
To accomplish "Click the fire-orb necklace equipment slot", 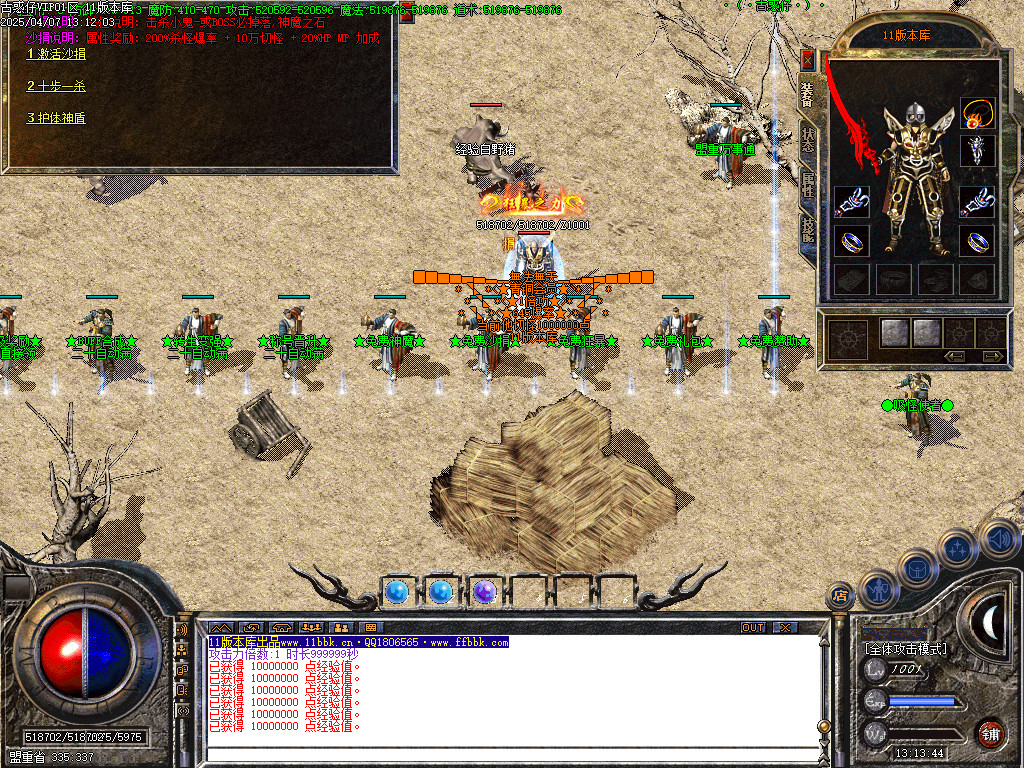I will pyautogui.click(x=977, y=113).
